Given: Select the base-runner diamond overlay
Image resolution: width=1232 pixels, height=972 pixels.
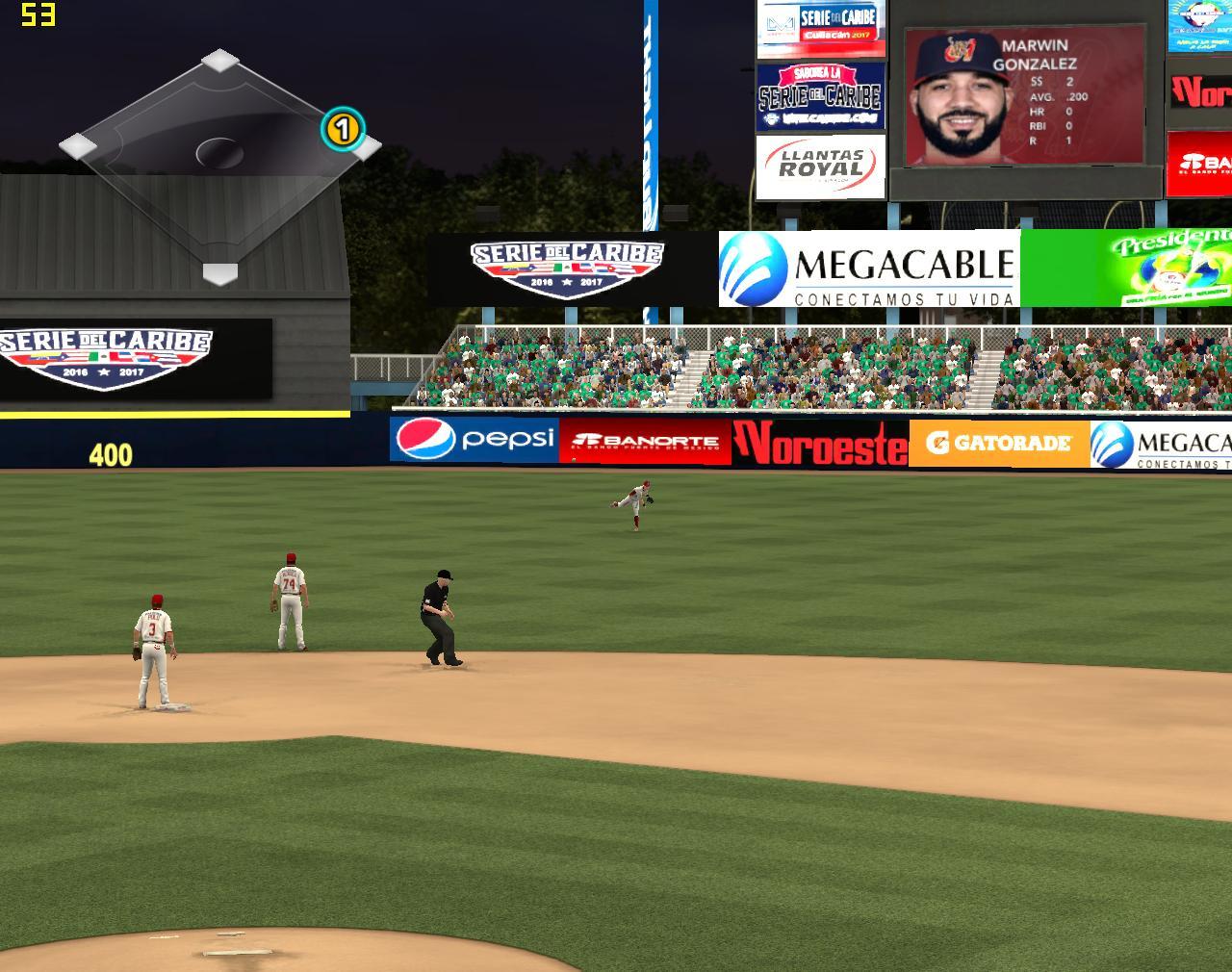Looking at the screenshot, I should pos(219,164).
